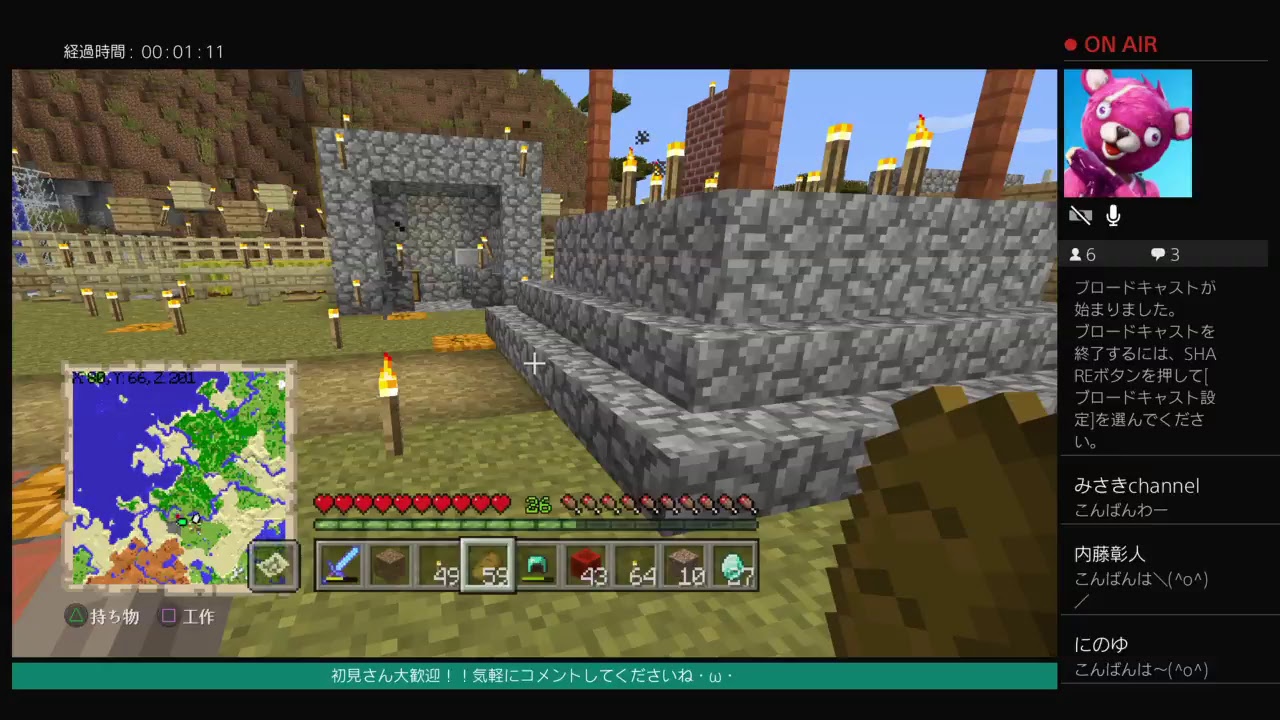
Task: Select the dirt block next to the sword
Action: pyautogui.click(x=390, y=566)
